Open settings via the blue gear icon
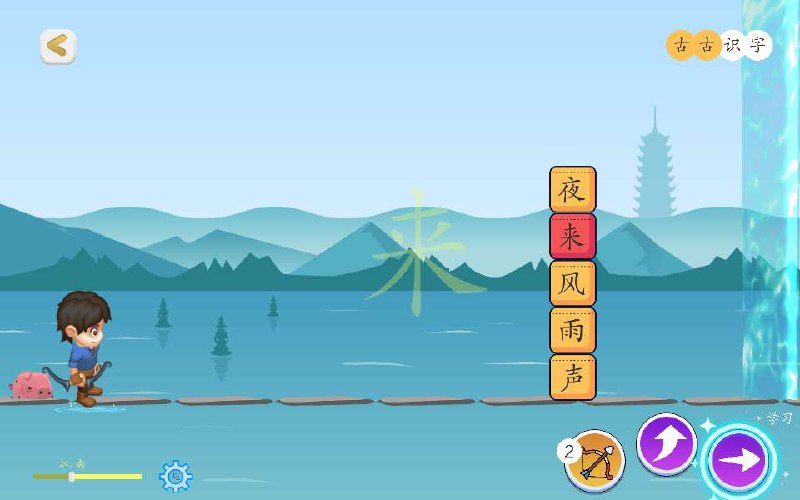 pos(176,476)
